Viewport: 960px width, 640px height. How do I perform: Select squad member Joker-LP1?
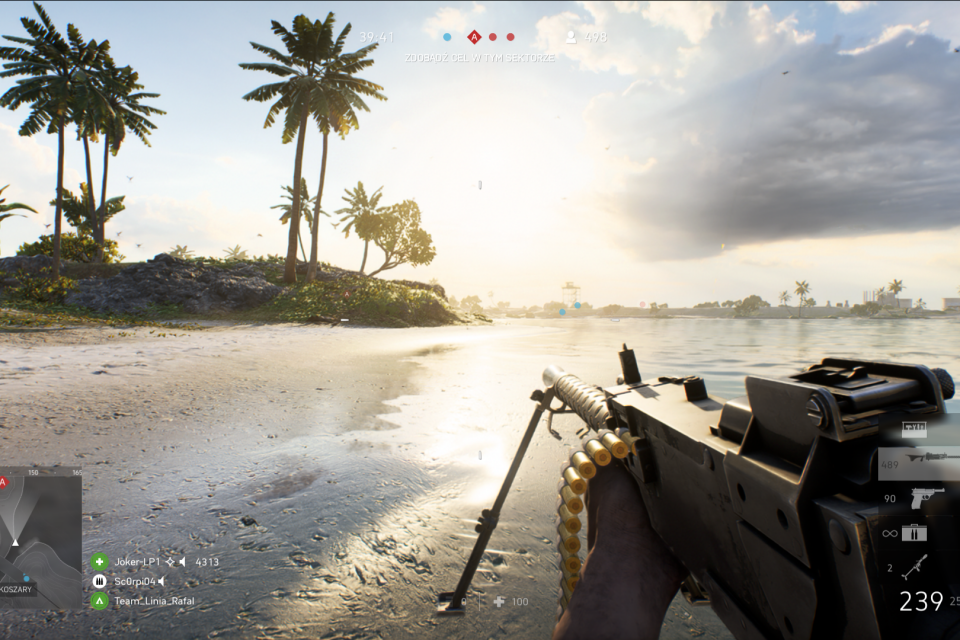(x=135, y=562)
